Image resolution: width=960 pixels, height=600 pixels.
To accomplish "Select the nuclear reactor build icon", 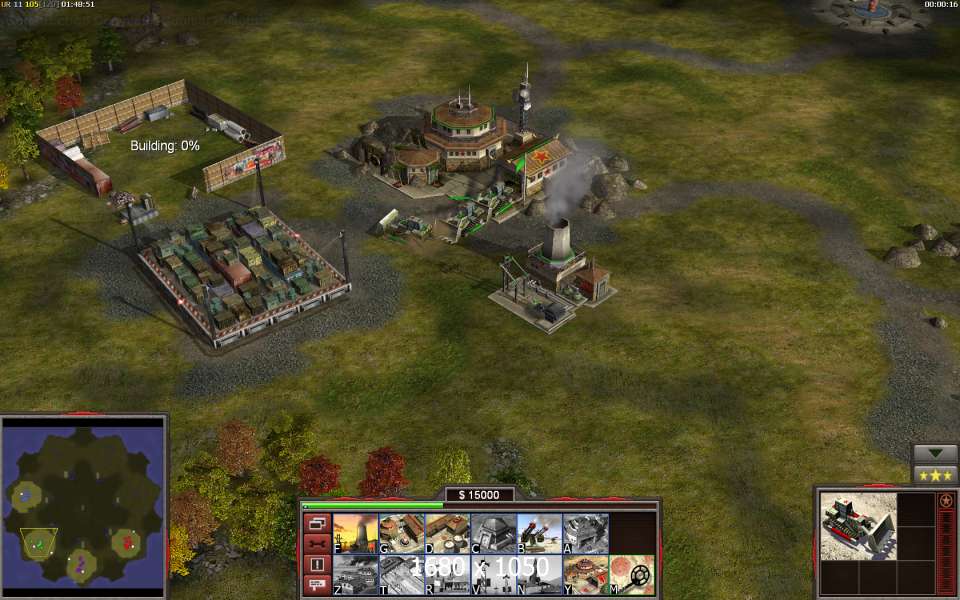I will click(355, 534).
